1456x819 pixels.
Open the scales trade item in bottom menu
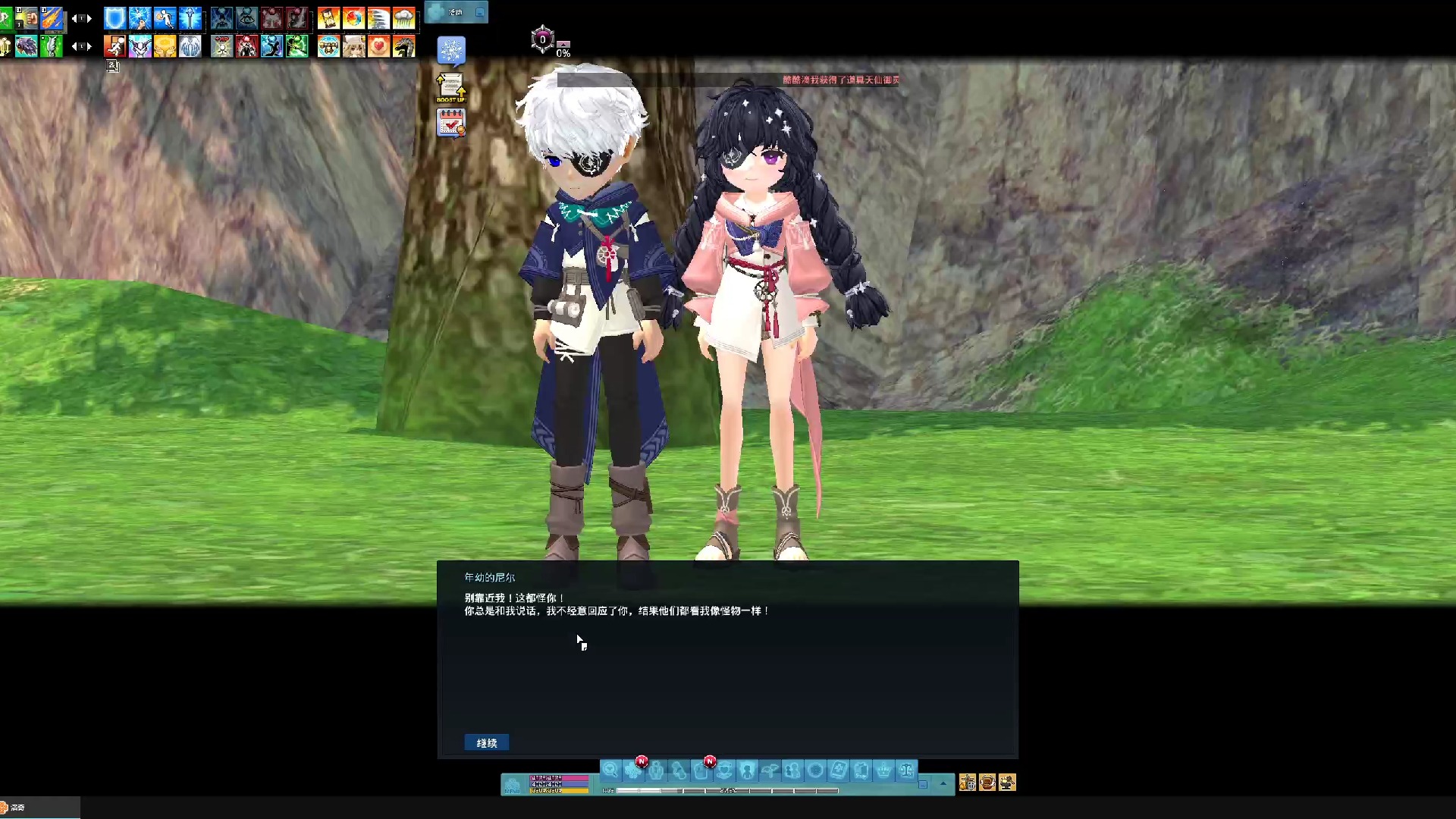905,770
